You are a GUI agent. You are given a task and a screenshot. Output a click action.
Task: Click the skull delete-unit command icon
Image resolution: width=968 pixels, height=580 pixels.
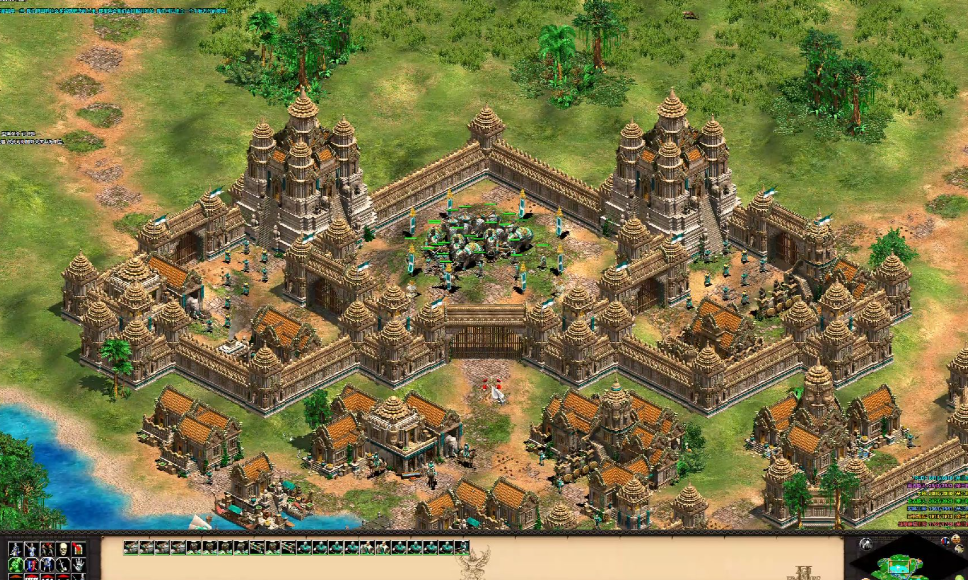click(62, 549)
